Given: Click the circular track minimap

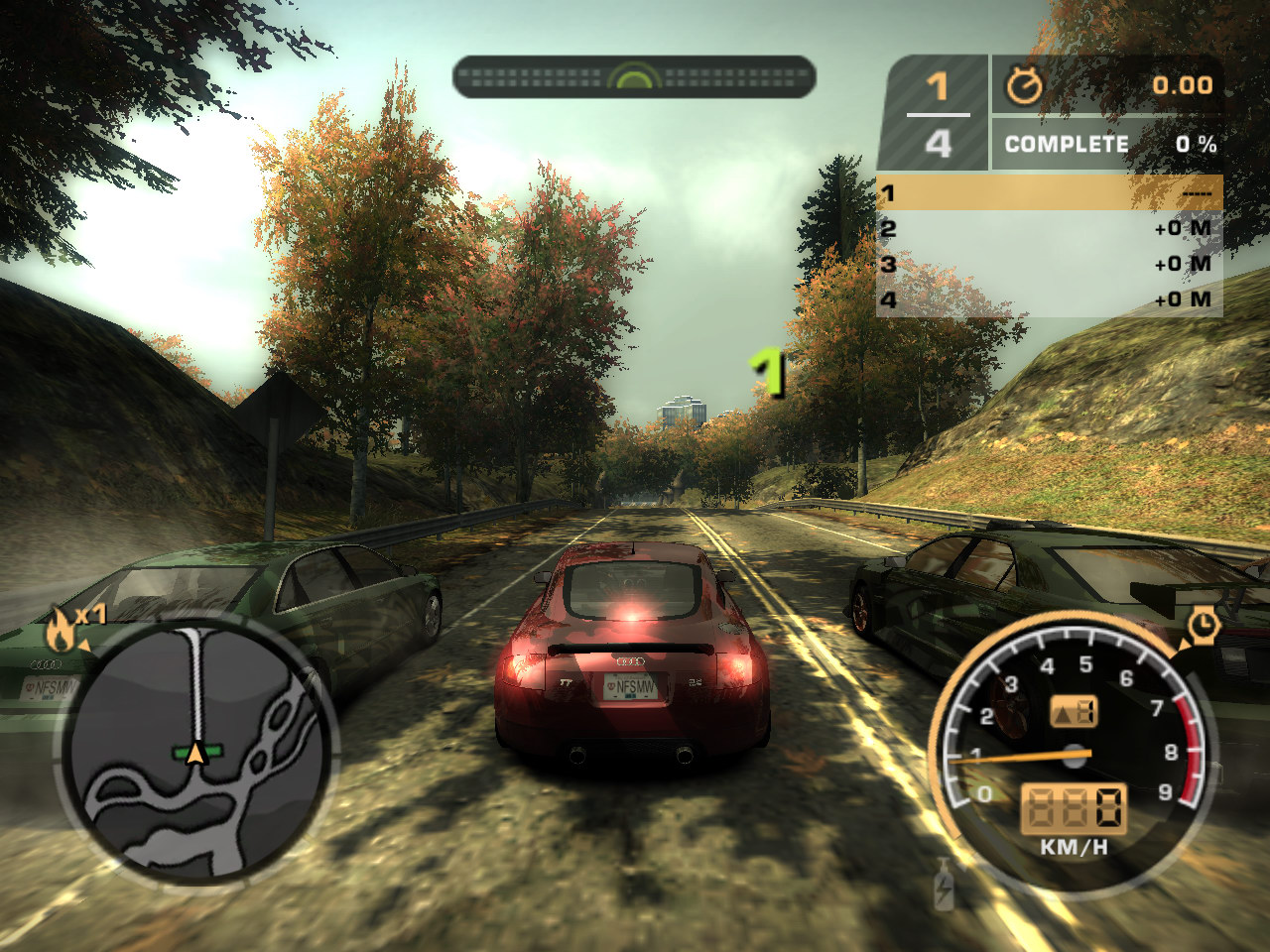Looking at the screenshot, I should click(x=197, y=751).
